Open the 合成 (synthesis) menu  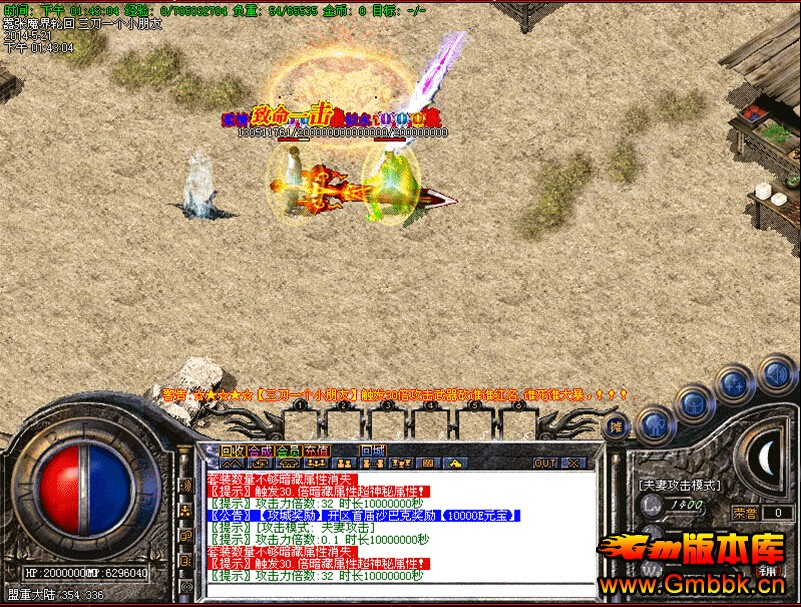click(260, 450)
